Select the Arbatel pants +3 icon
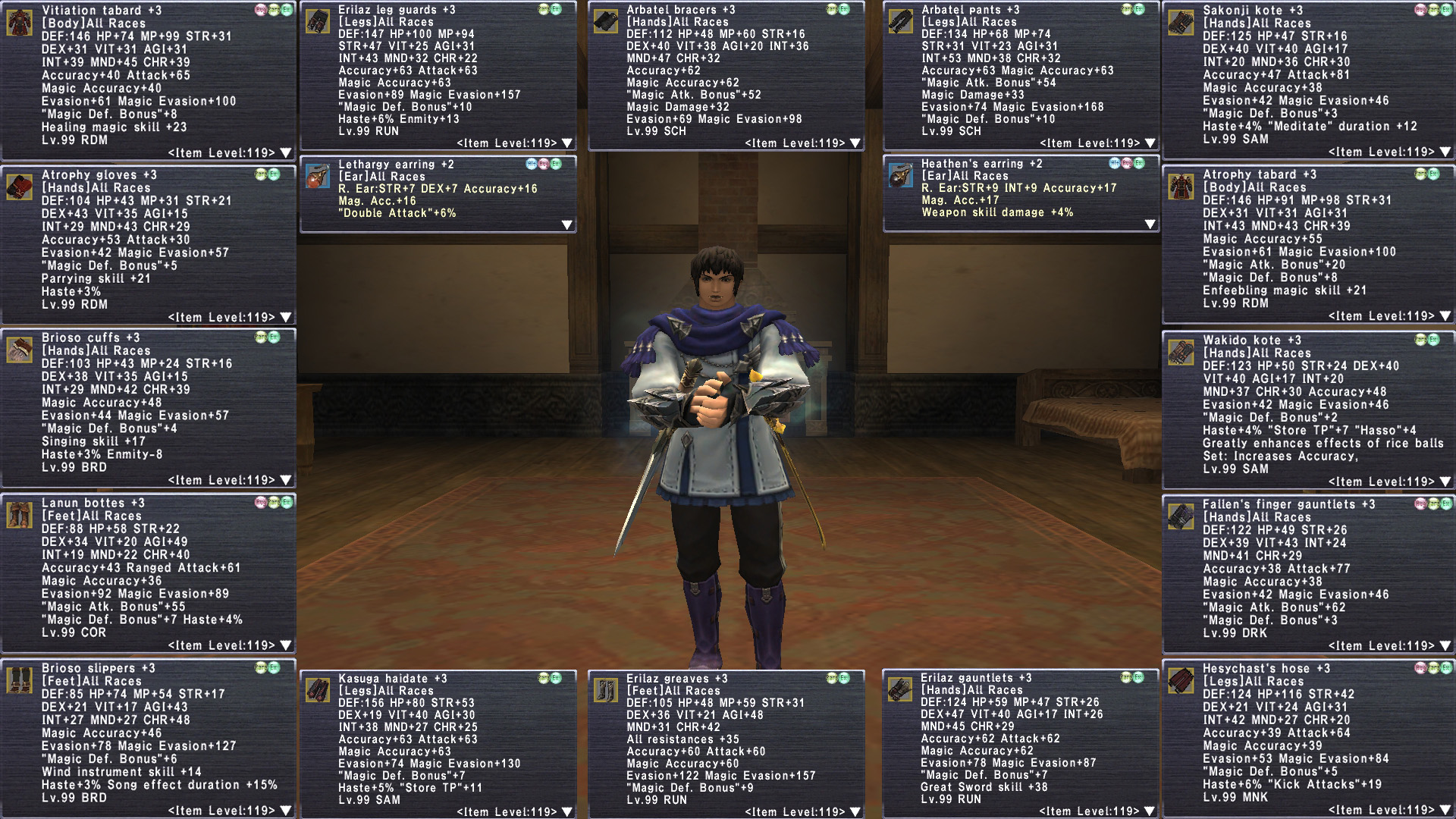The height and width of the screenshot is (819, 1456). click(900, 21)
